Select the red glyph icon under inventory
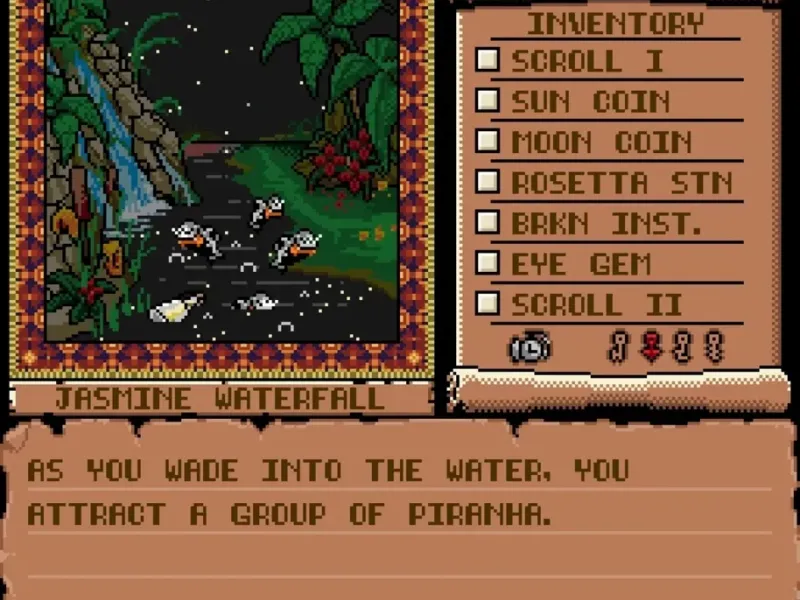Image resolution: width=800 pixels, height=600 pixels. (651, 346)
